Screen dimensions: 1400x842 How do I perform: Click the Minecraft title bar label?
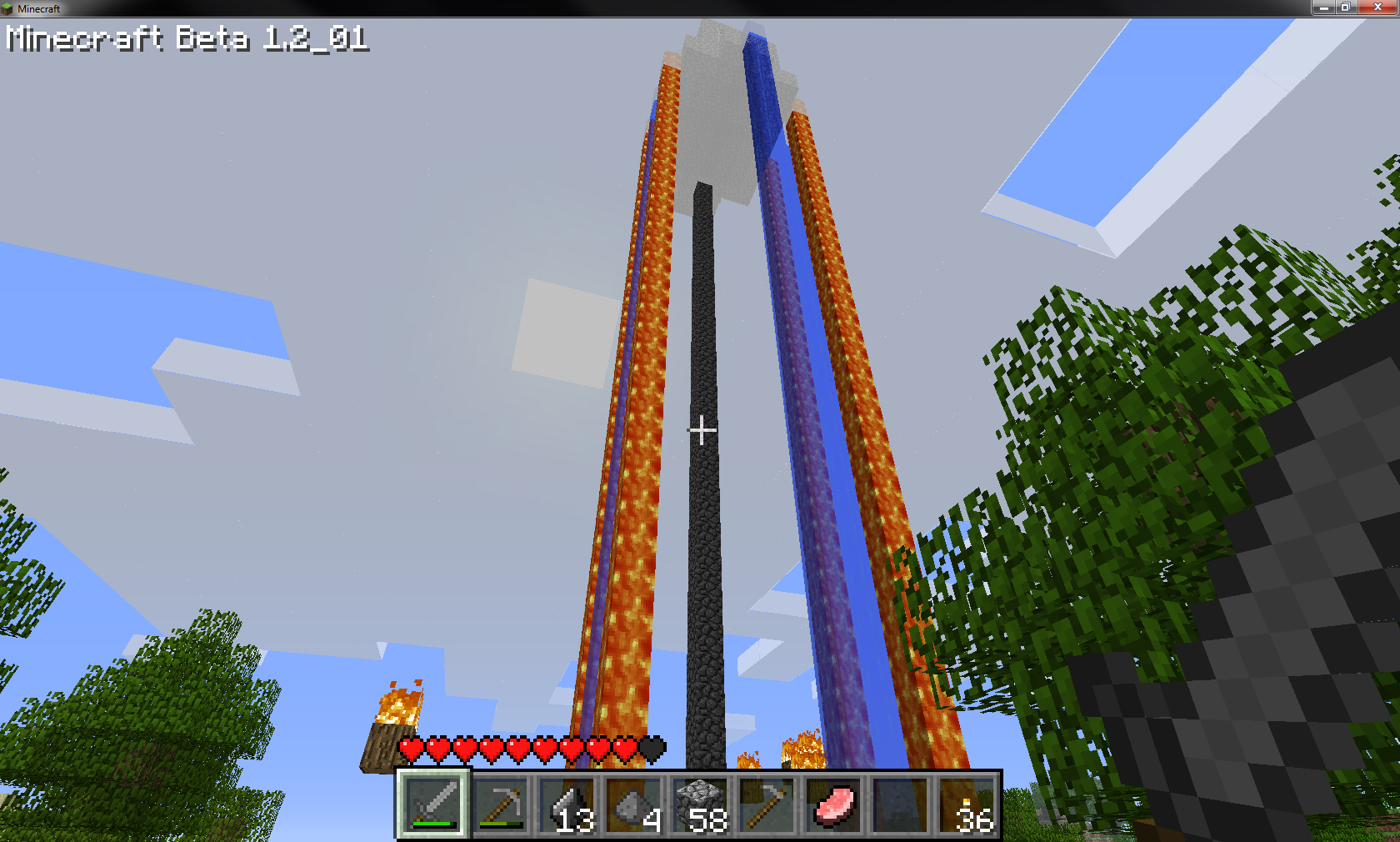point(39,8)
